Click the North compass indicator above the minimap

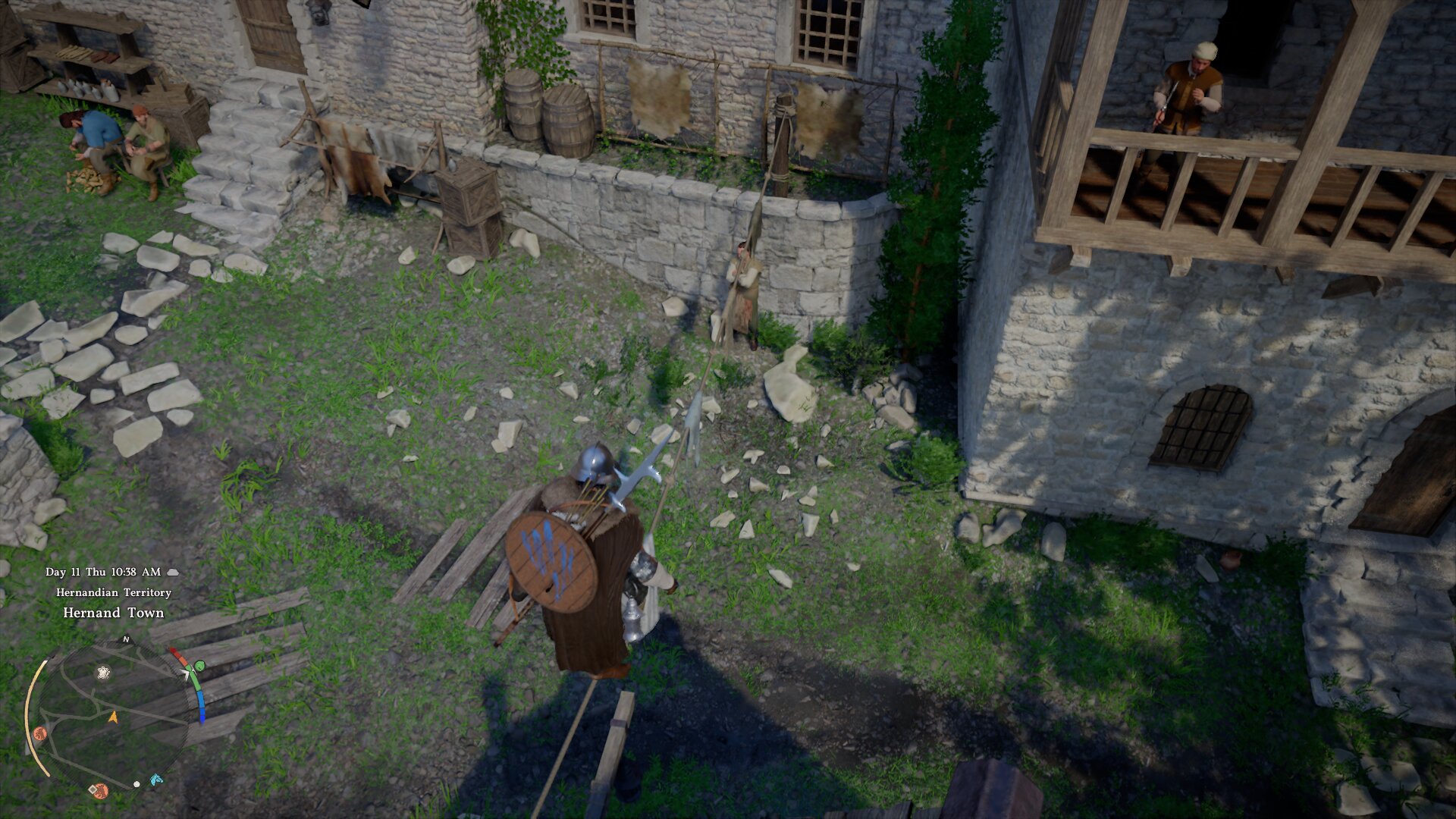point(125,641)
